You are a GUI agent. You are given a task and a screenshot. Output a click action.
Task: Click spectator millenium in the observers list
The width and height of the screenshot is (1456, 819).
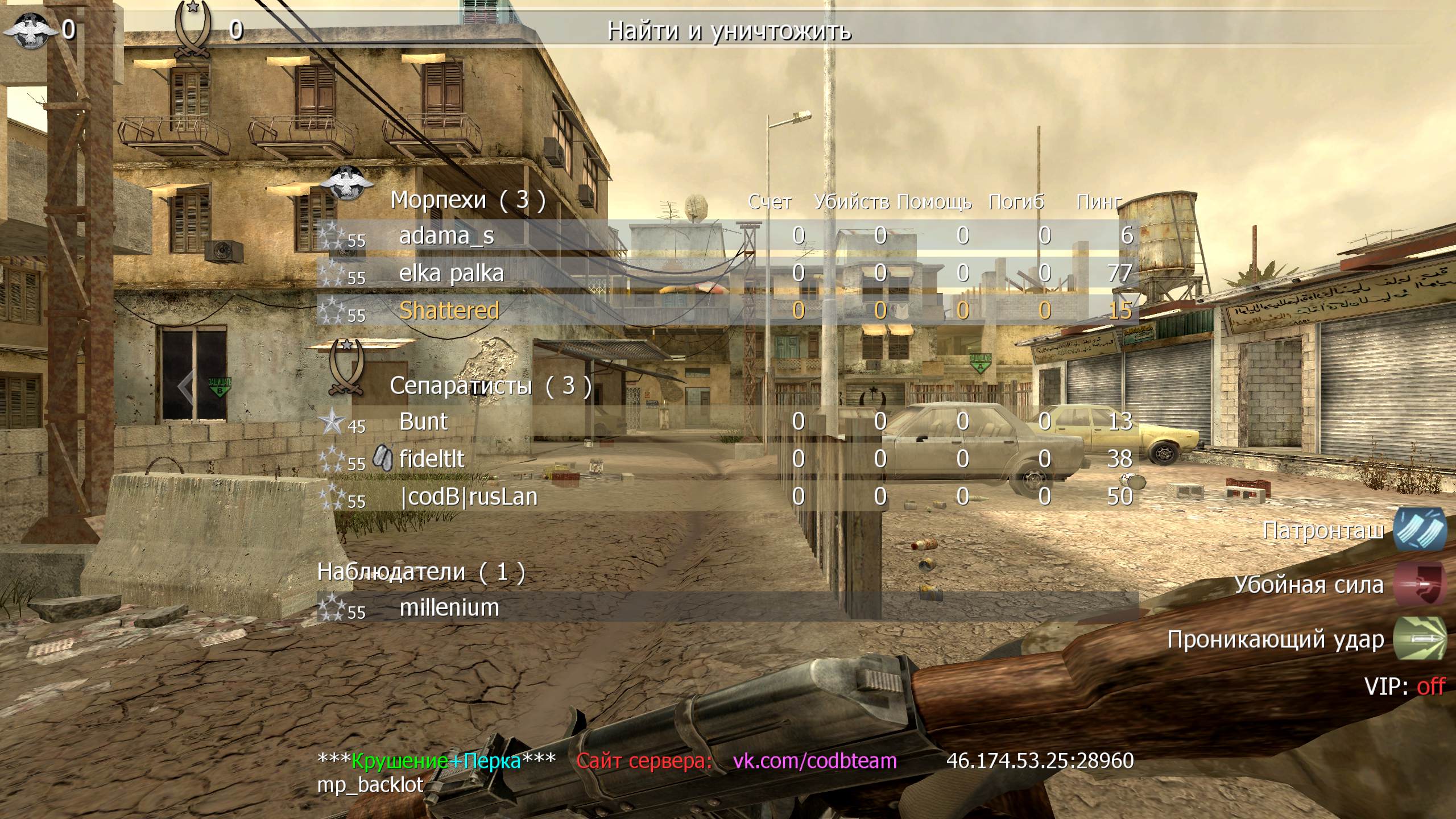click(449, 608)
